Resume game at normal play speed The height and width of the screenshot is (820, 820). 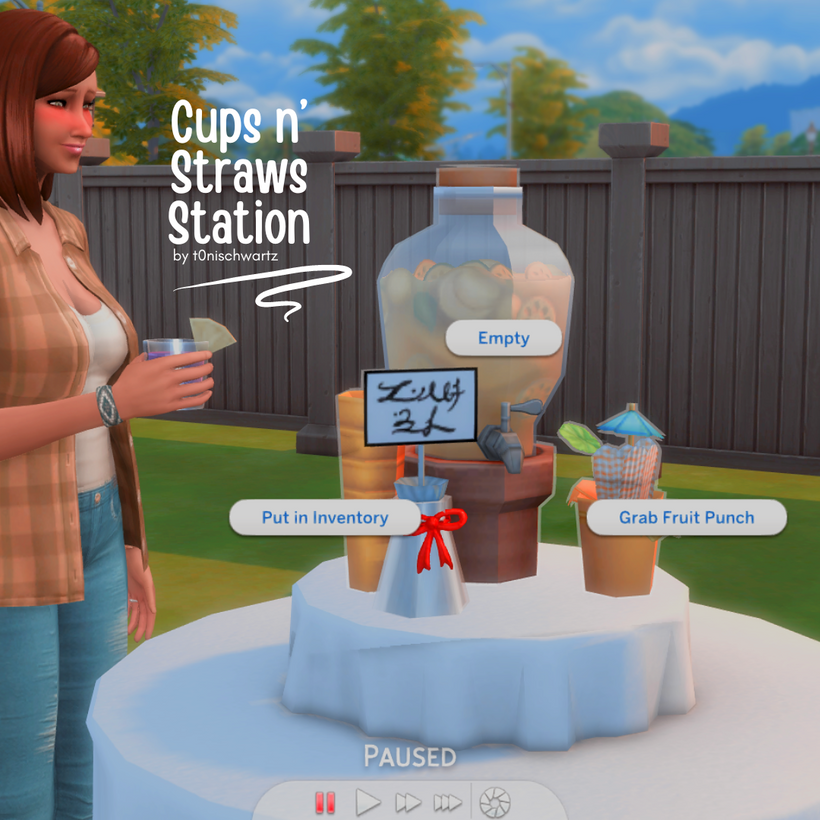tap(369, 802)
